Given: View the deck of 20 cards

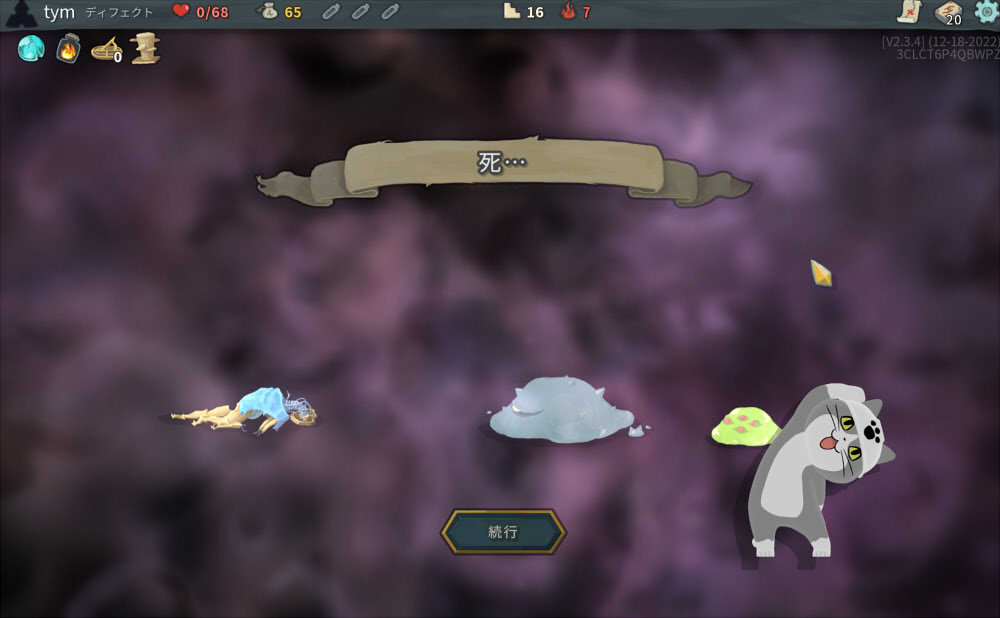Looking at the screenshot, I should (x=948, y=12).
